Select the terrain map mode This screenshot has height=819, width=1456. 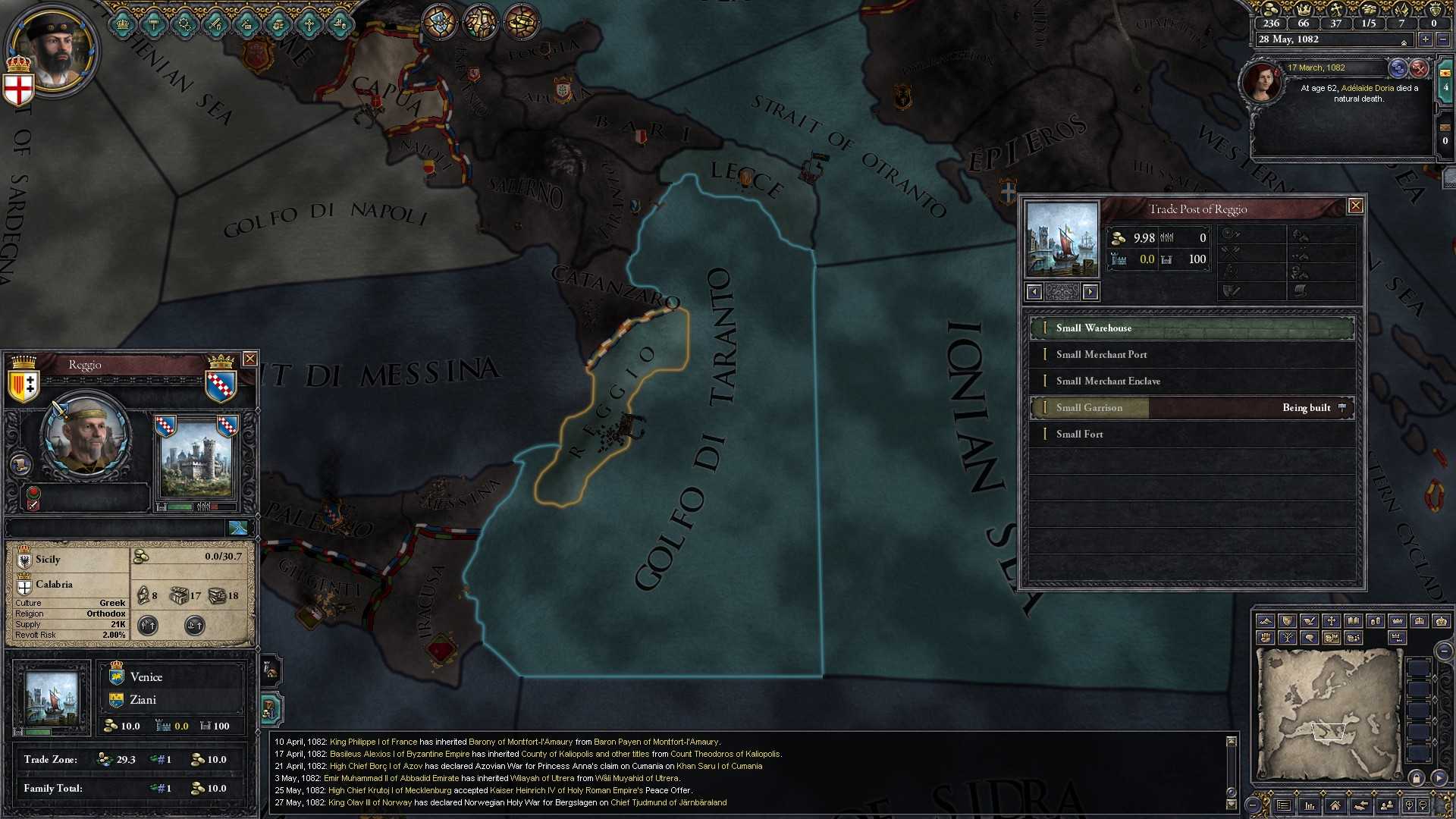(1266, 620)
